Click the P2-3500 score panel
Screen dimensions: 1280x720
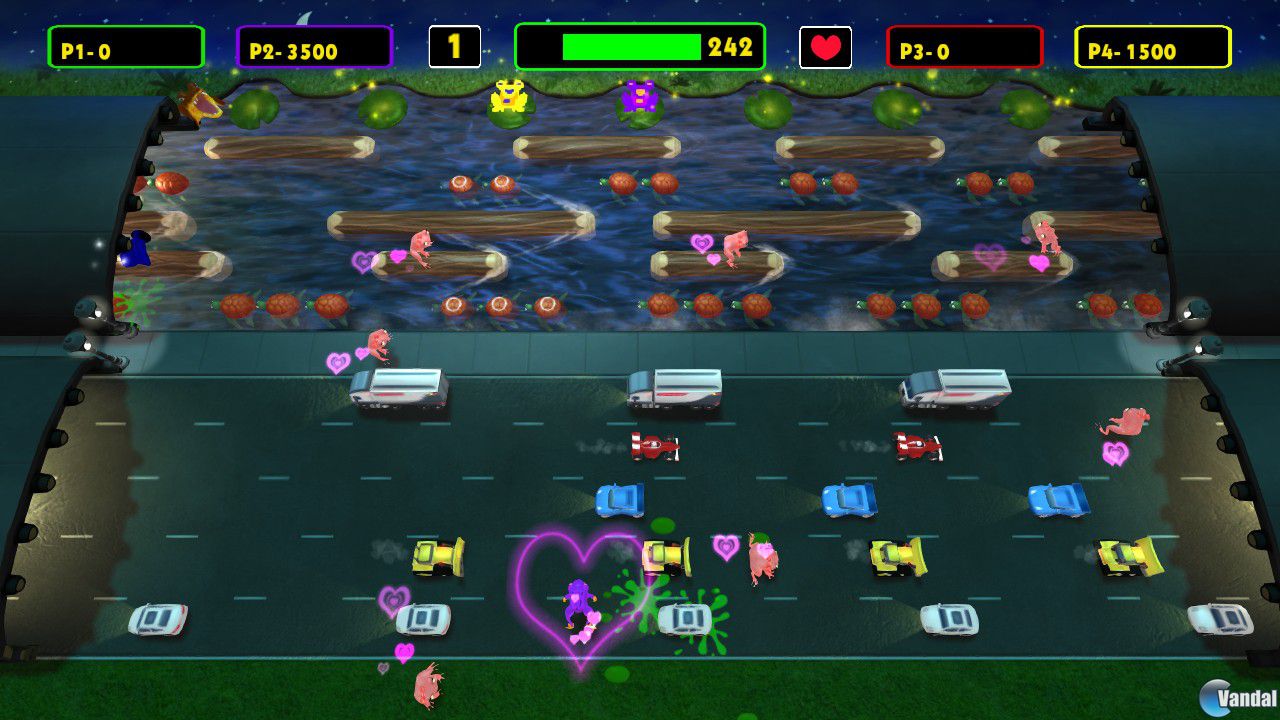click(x=313, y=45)
